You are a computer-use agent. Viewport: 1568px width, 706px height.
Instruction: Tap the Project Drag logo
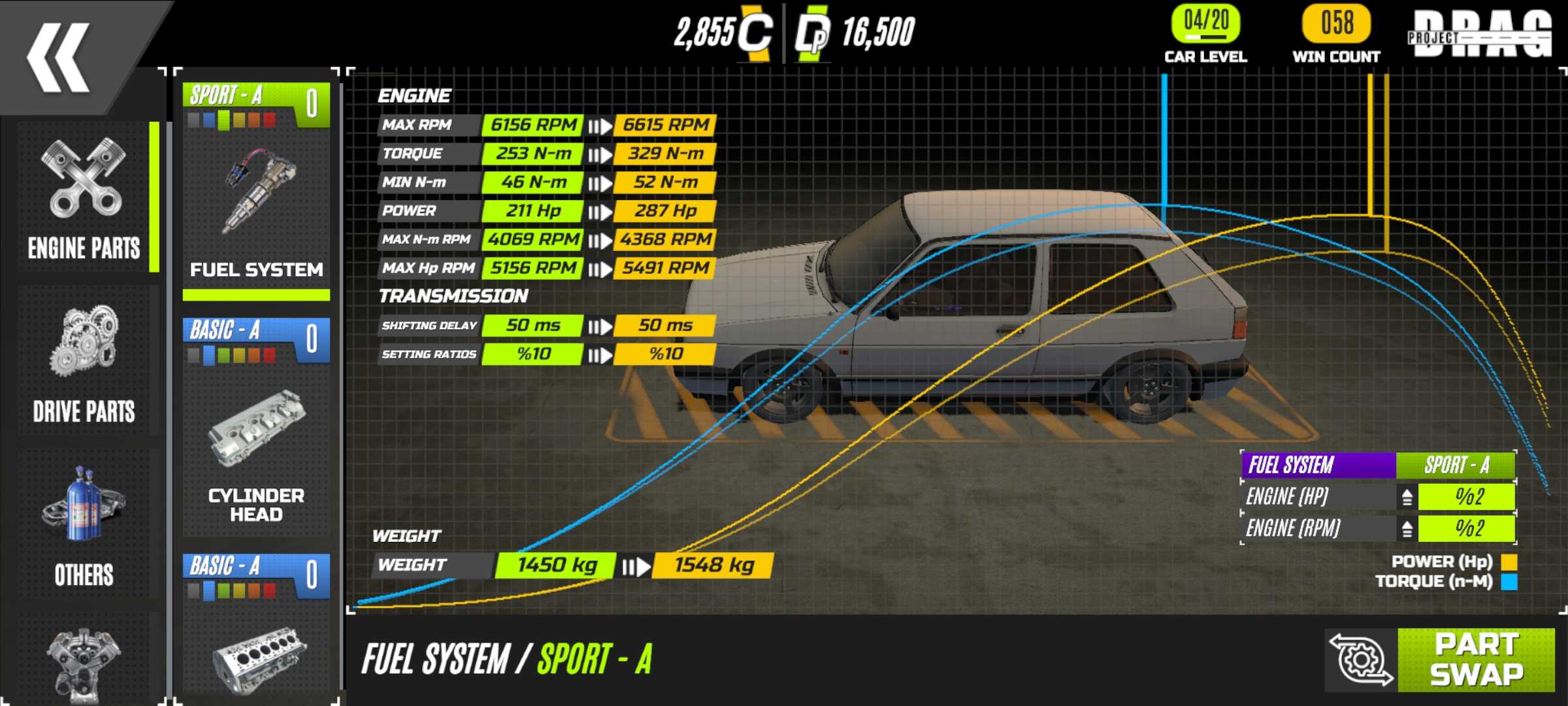[1479, 34]
